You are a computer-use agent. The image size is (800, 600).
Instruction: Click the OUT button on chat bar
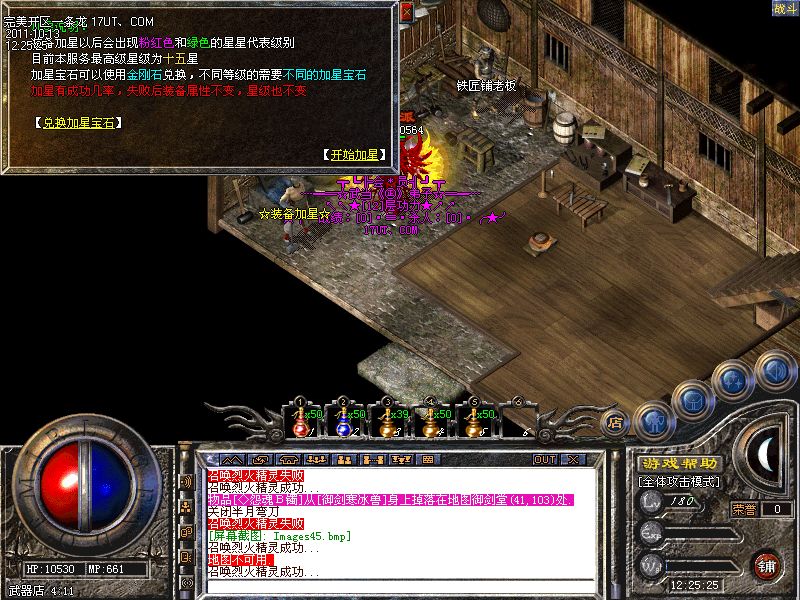[544, 459]
